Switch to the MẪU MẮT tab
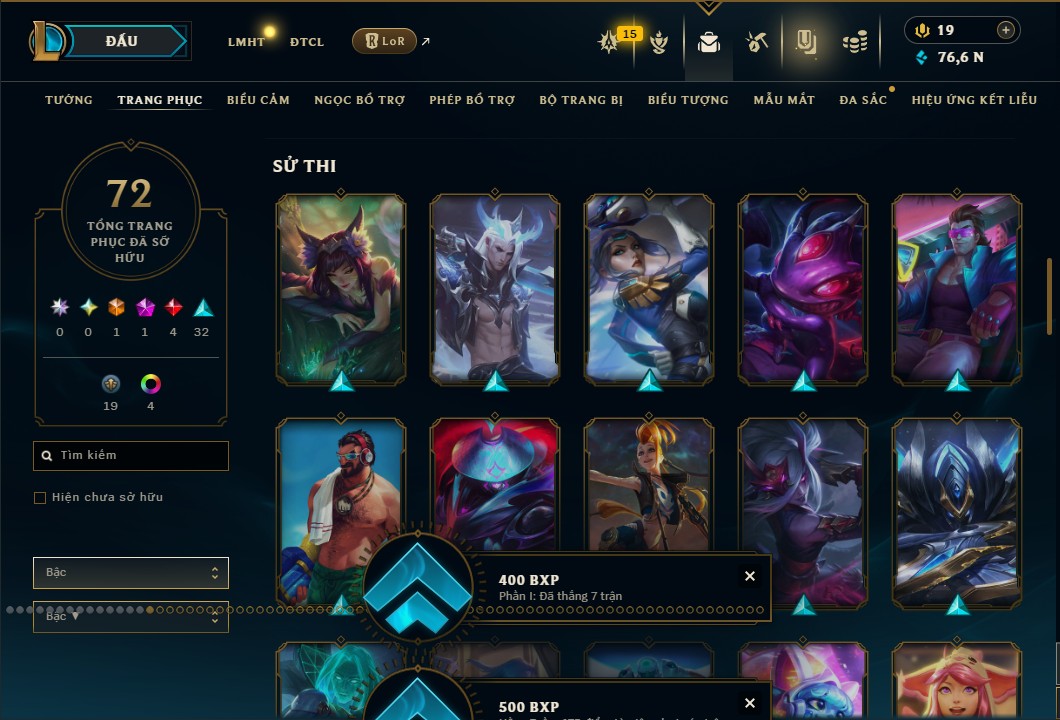Screen dimensions: 1060x720 pos(784,100)
